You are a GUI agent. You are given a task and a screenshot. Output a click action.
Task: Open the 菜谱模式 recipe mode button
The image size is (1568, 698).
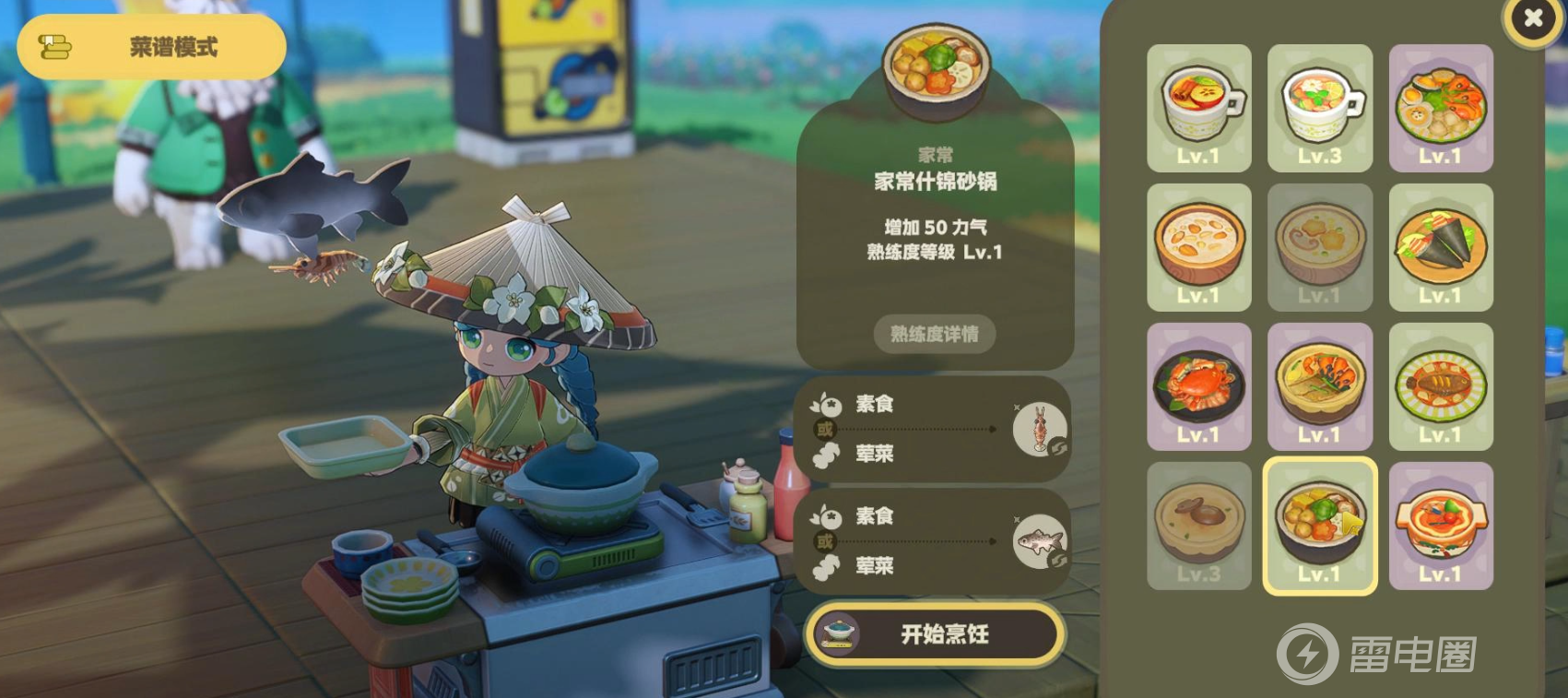point(152,47)
